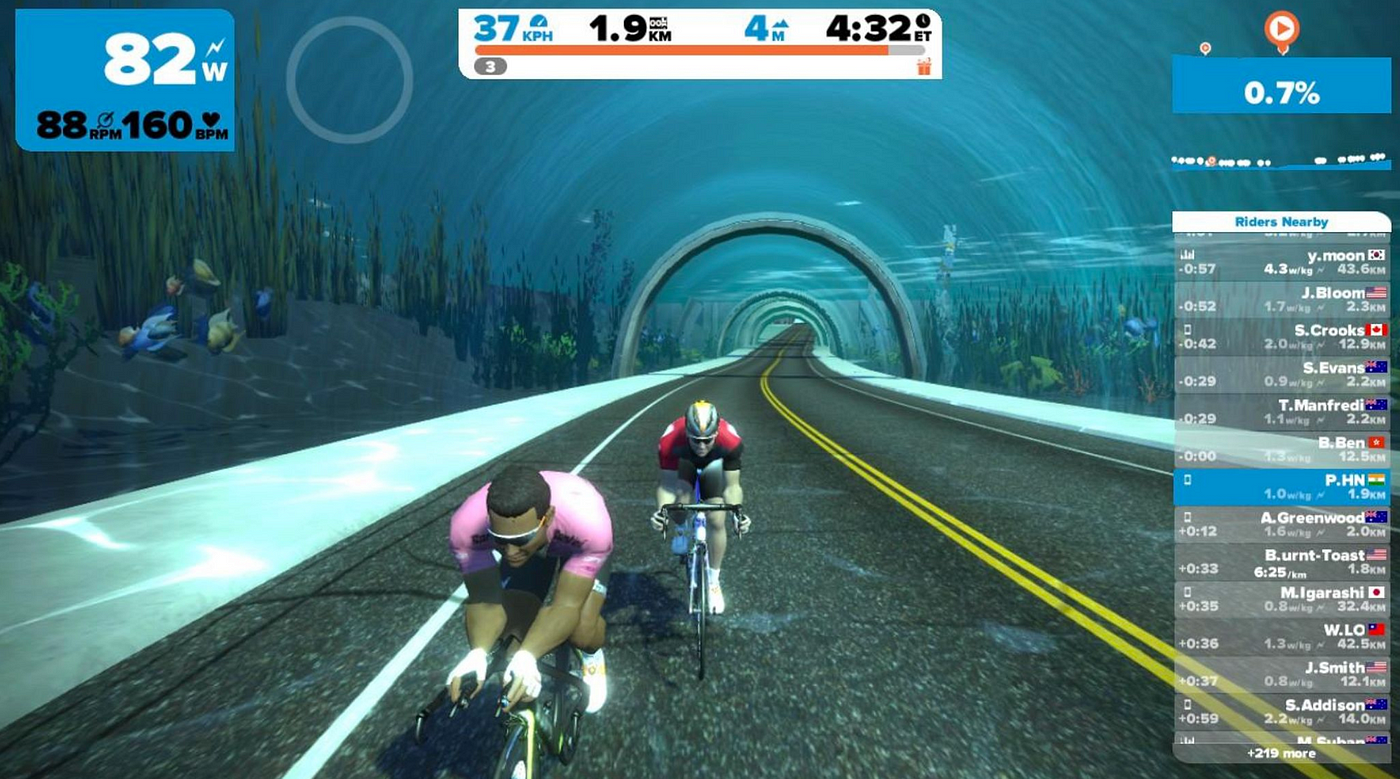
Task: Select W.LO in nearby riders
Action: pos(1281,637)
